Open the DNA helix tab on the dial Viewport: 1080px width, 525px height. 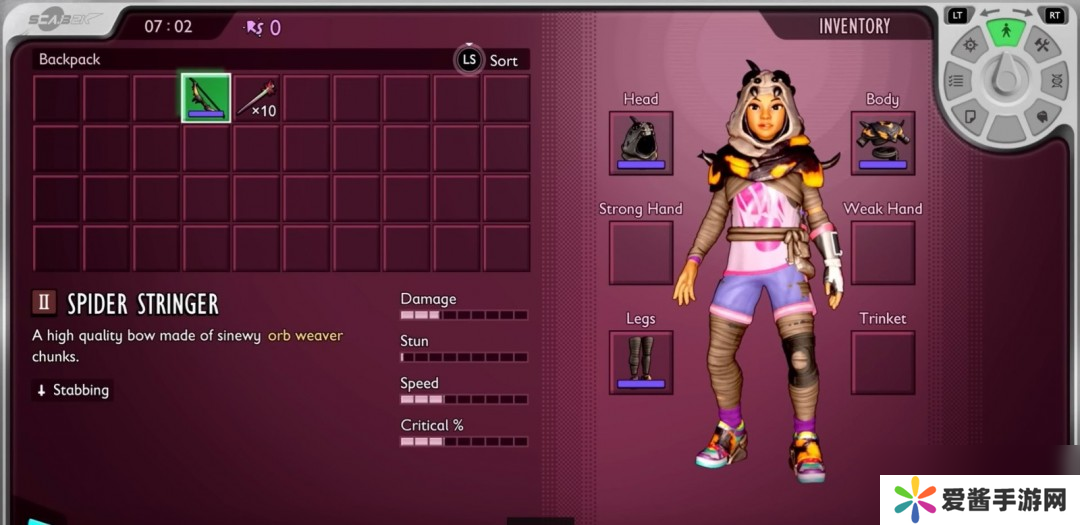[1057, 81]
